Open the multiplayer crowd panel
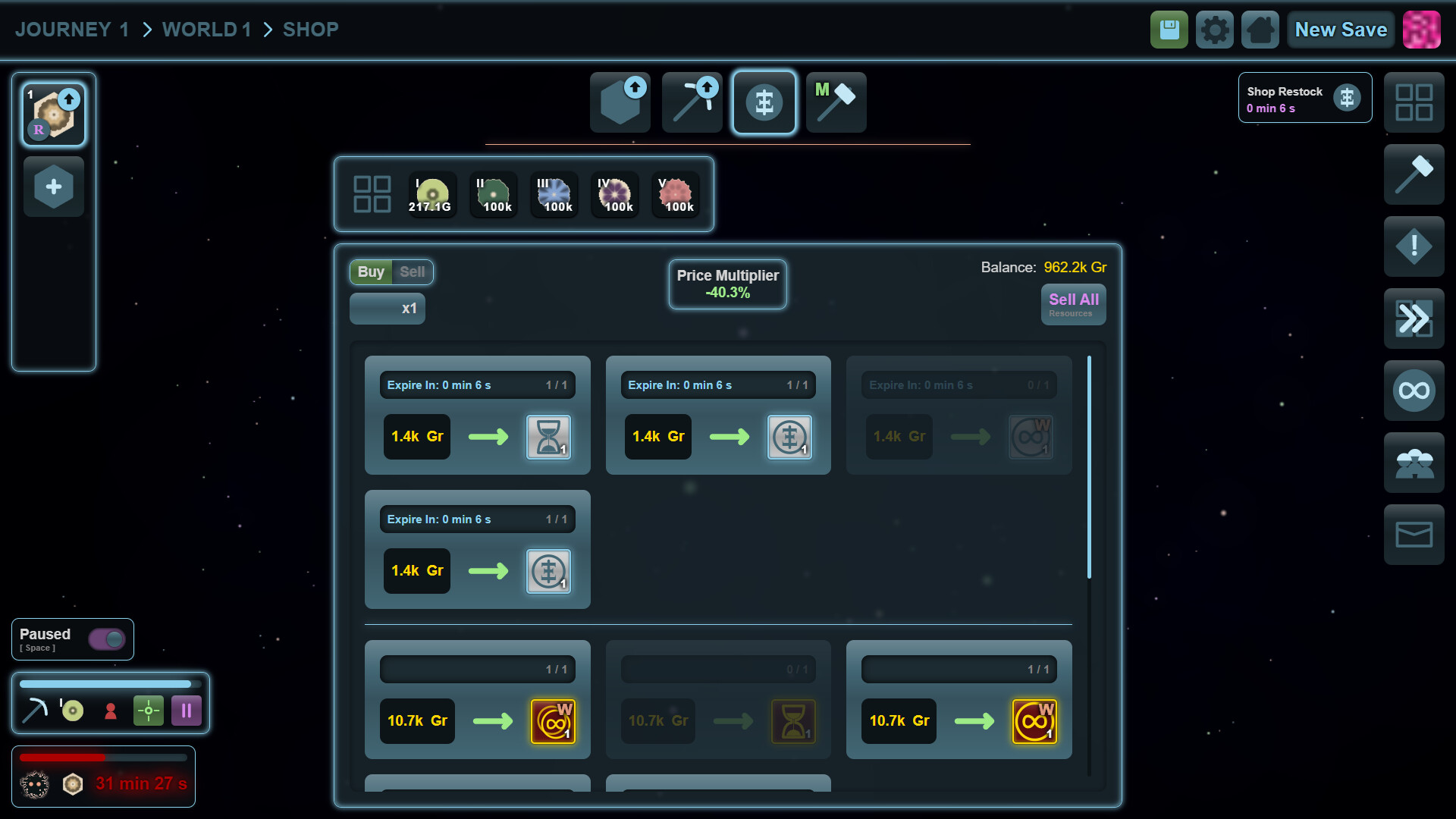This screenshot has width=1456, height=819. point(1414,463)
